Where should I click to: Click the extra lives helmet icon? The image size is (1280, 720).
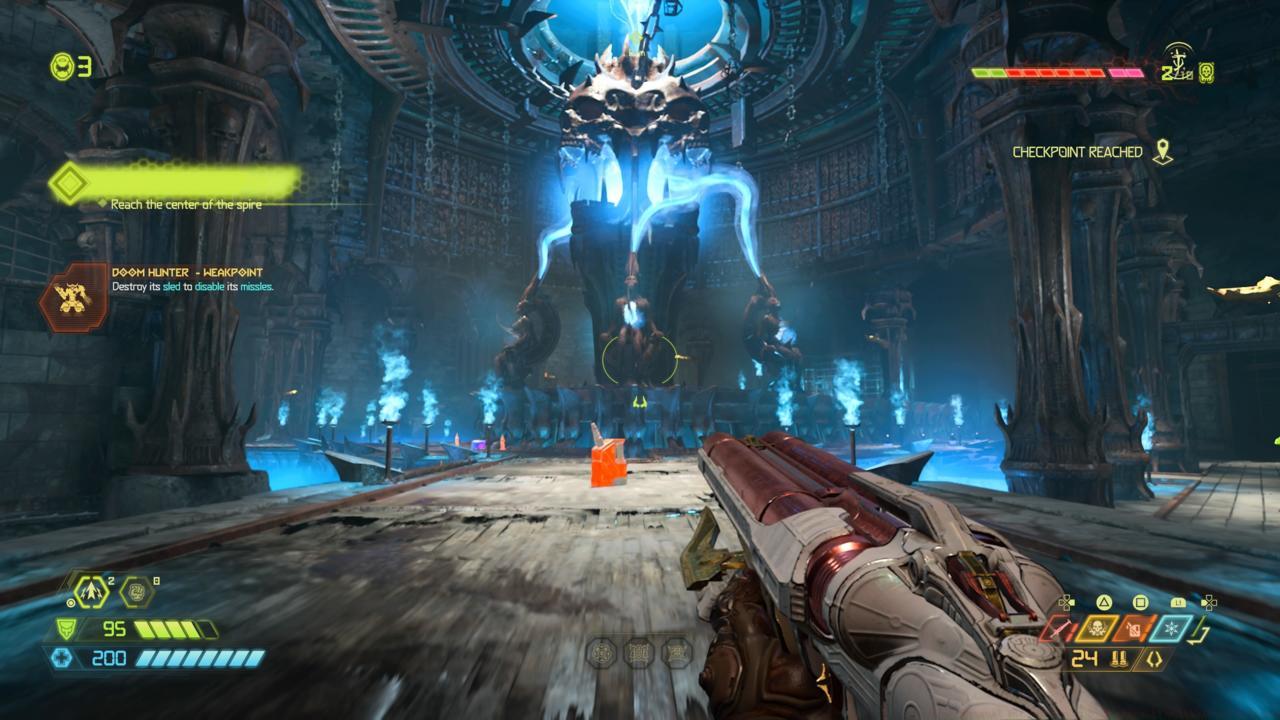[64, 66]
